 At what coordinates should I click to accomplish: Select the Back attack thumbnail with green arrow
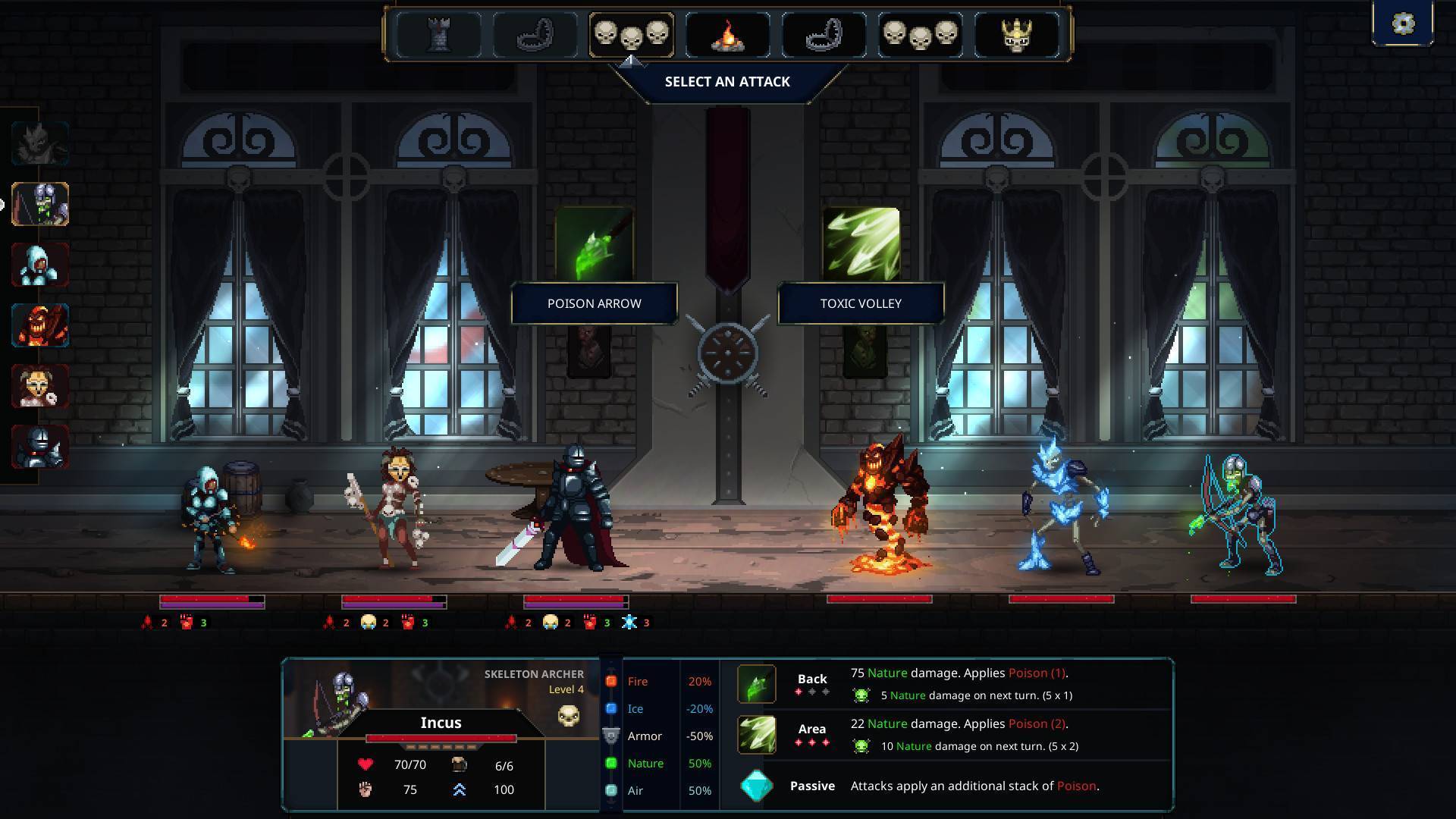[x=756, y=682]
